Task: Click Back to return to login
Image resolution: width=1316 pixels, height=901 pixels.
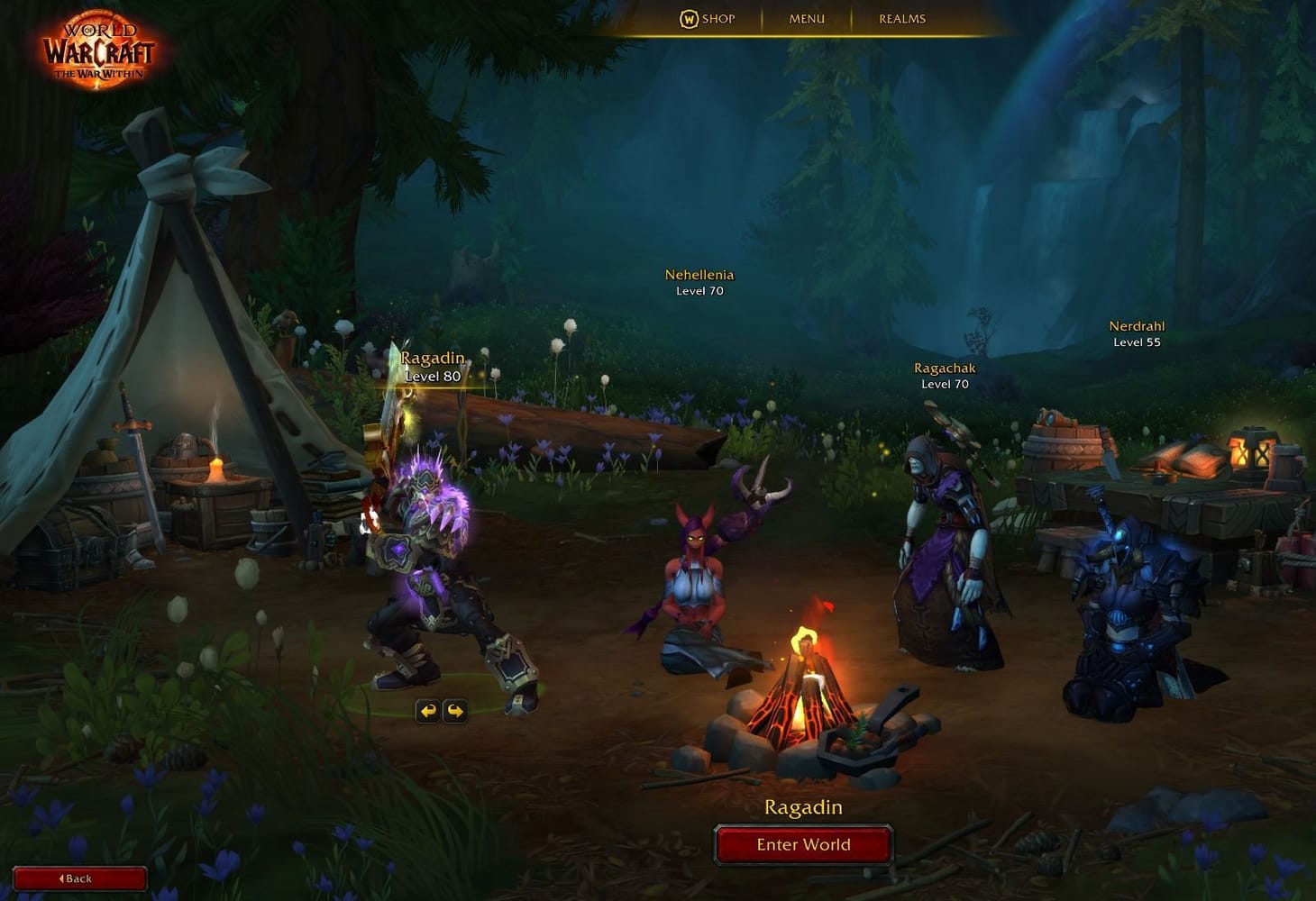Action: (80, 877)
